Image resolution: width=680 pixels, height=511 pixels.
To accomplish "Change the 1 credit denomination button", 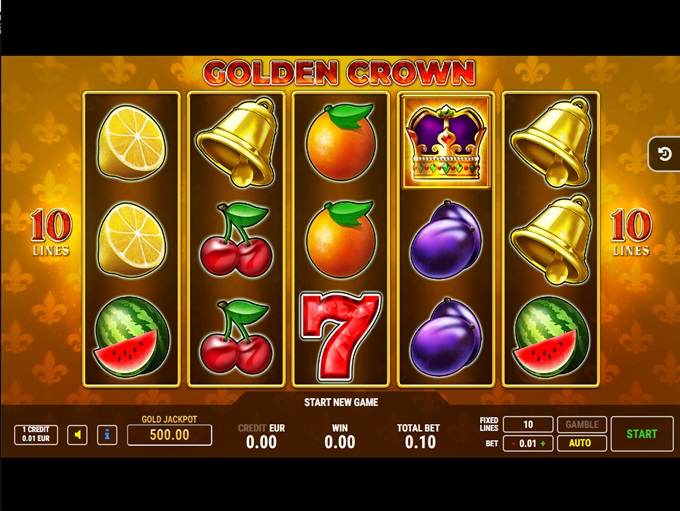I will point(35,435).
